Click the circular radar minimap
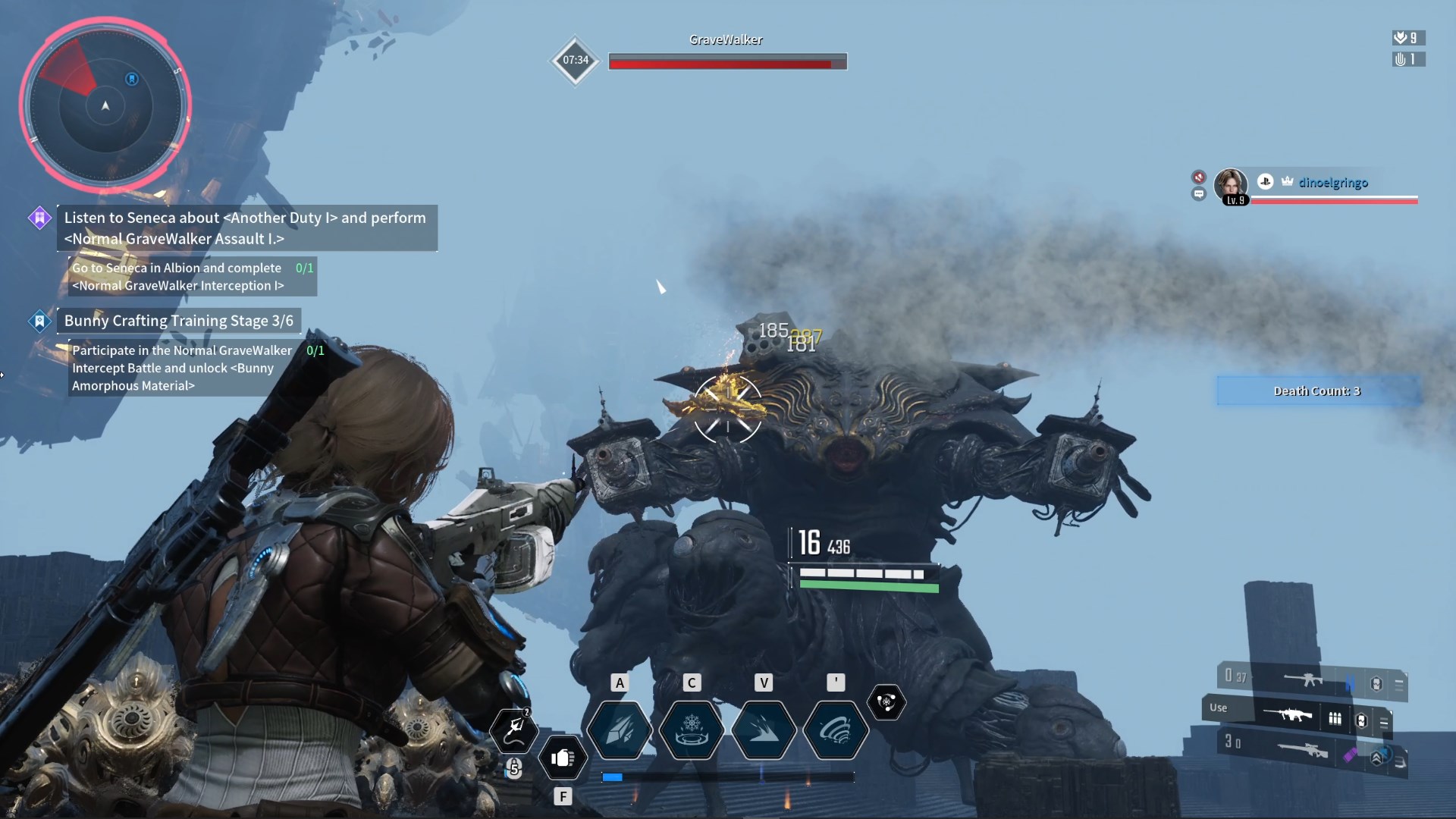The height and width of the screenshot is (819, 1456). pos(105,105)
